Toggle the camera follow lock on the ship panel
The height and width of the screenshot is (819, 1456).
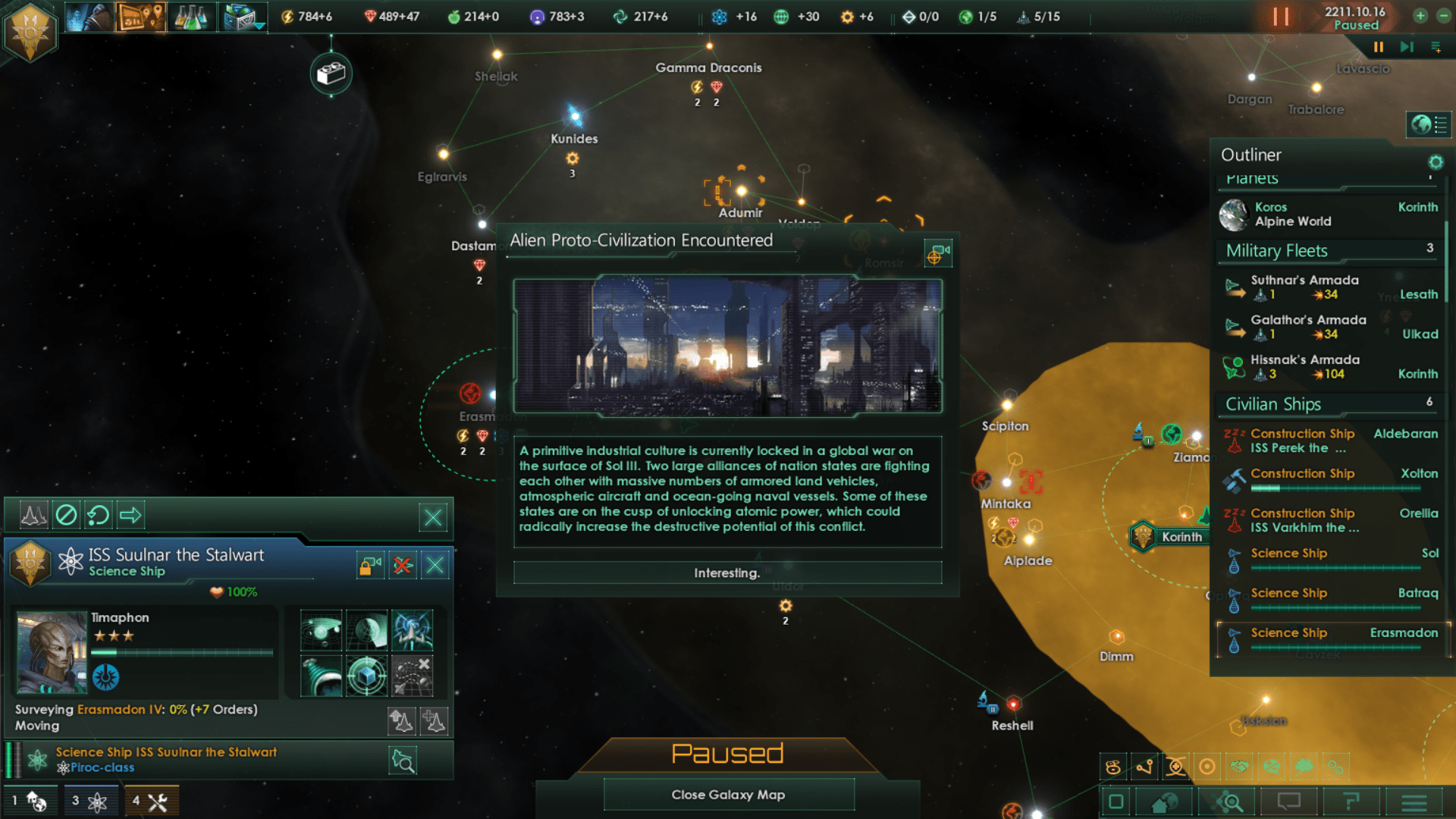pyautogui.click(x=369, y=564)
